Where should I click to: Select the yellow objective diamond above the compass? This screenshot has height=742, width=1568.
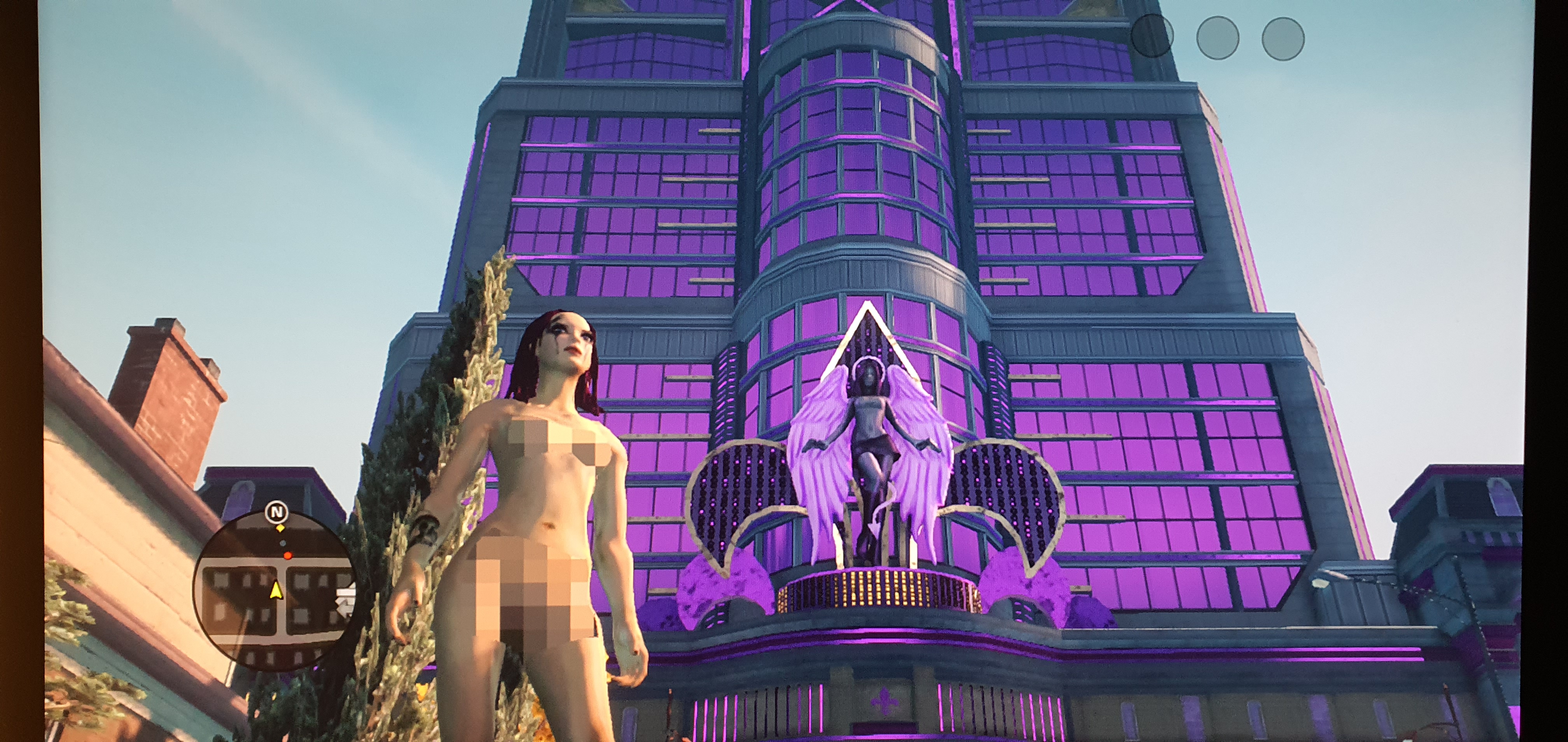281,528
